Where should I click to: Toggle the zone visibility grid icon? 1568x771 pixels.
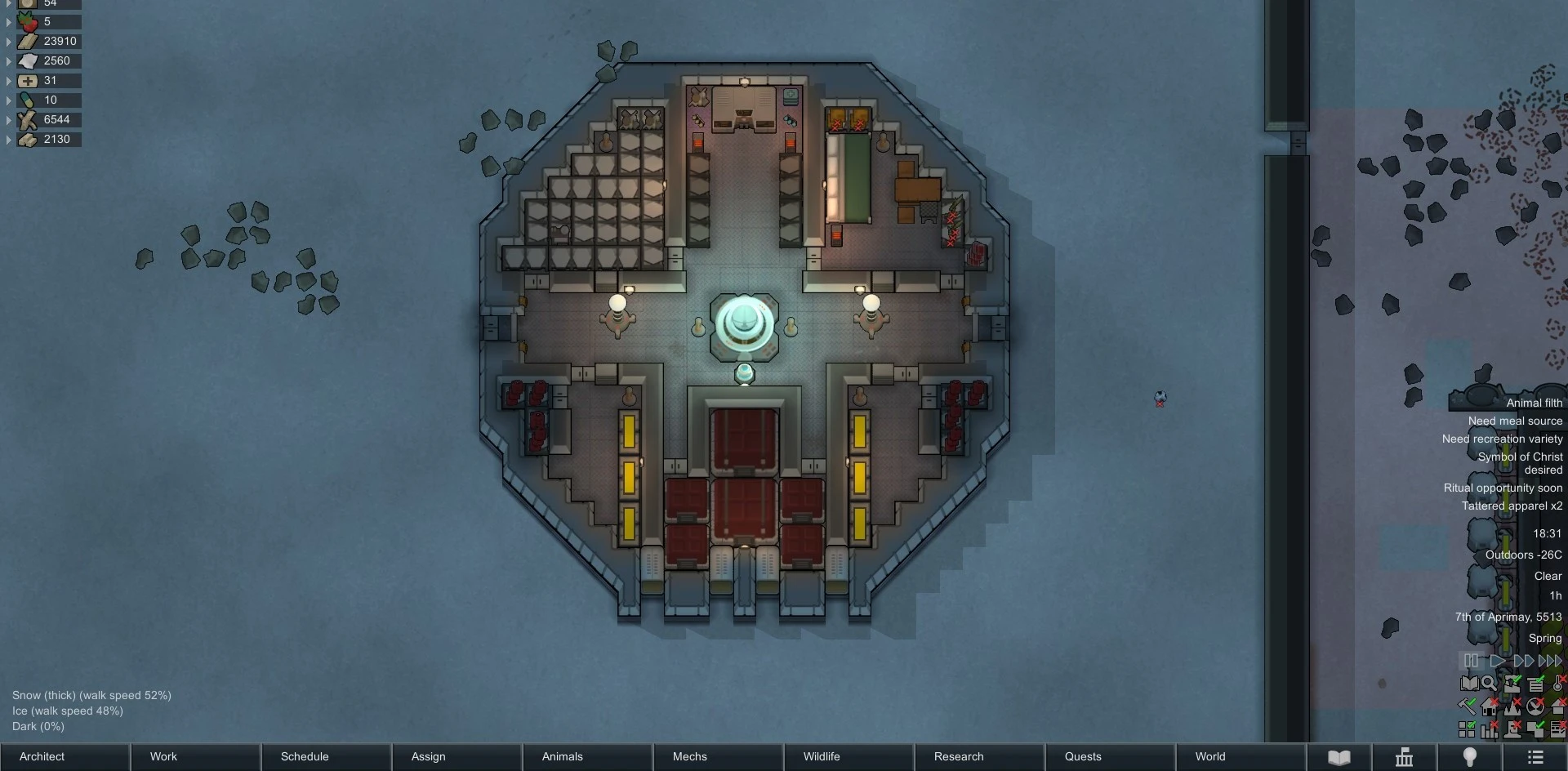(1467, 730)
